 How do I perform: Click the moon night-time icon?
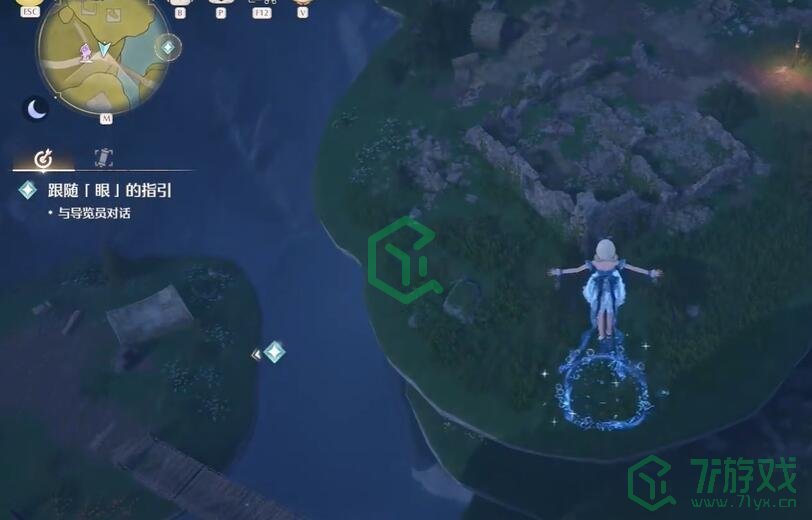tap(37, 108)
